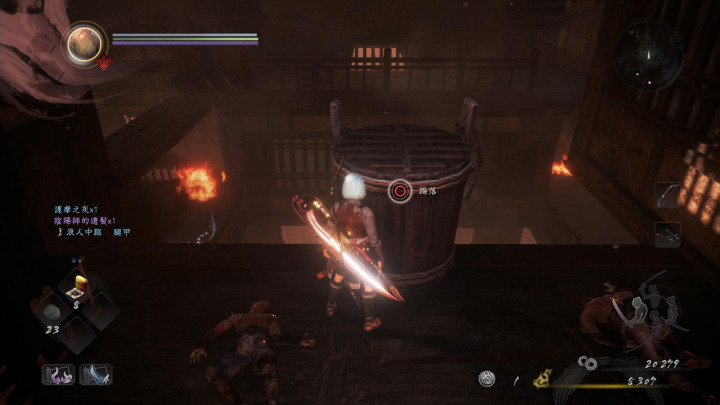Open the circular minimap radar
The height and width of the screenshot is (405, 720).
[650, 55]
